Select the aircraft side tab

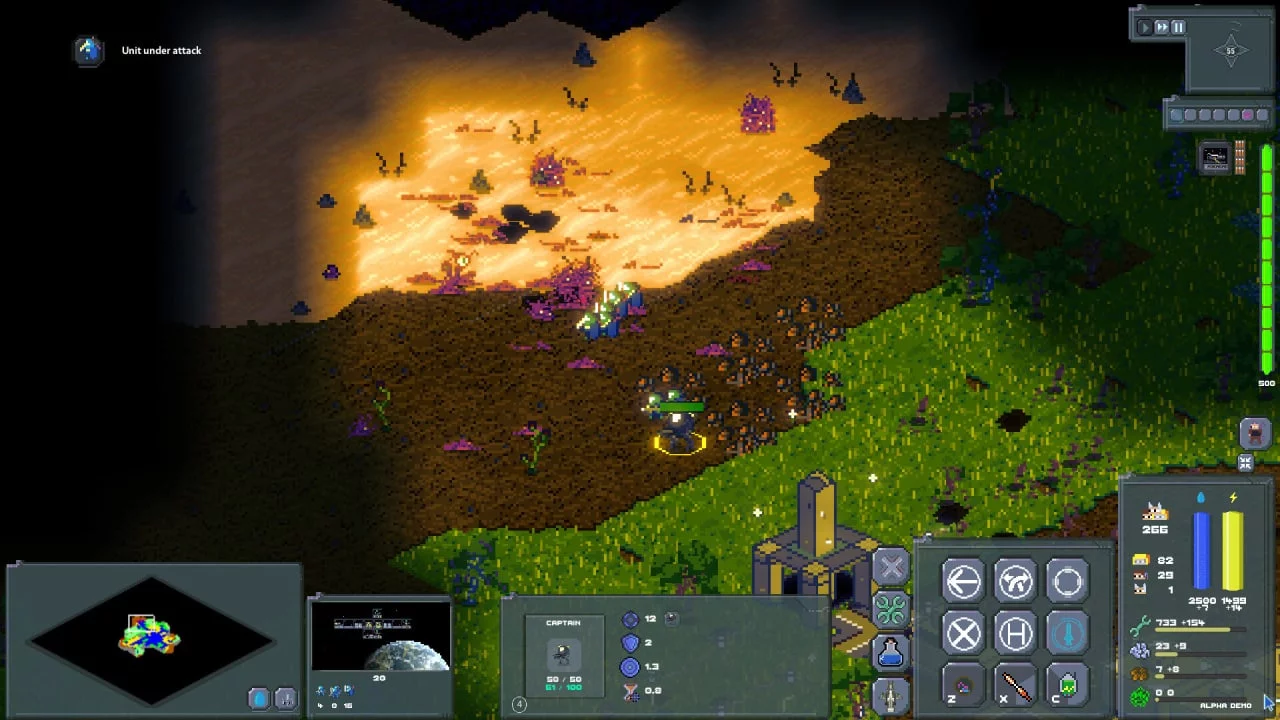[890, 695]
